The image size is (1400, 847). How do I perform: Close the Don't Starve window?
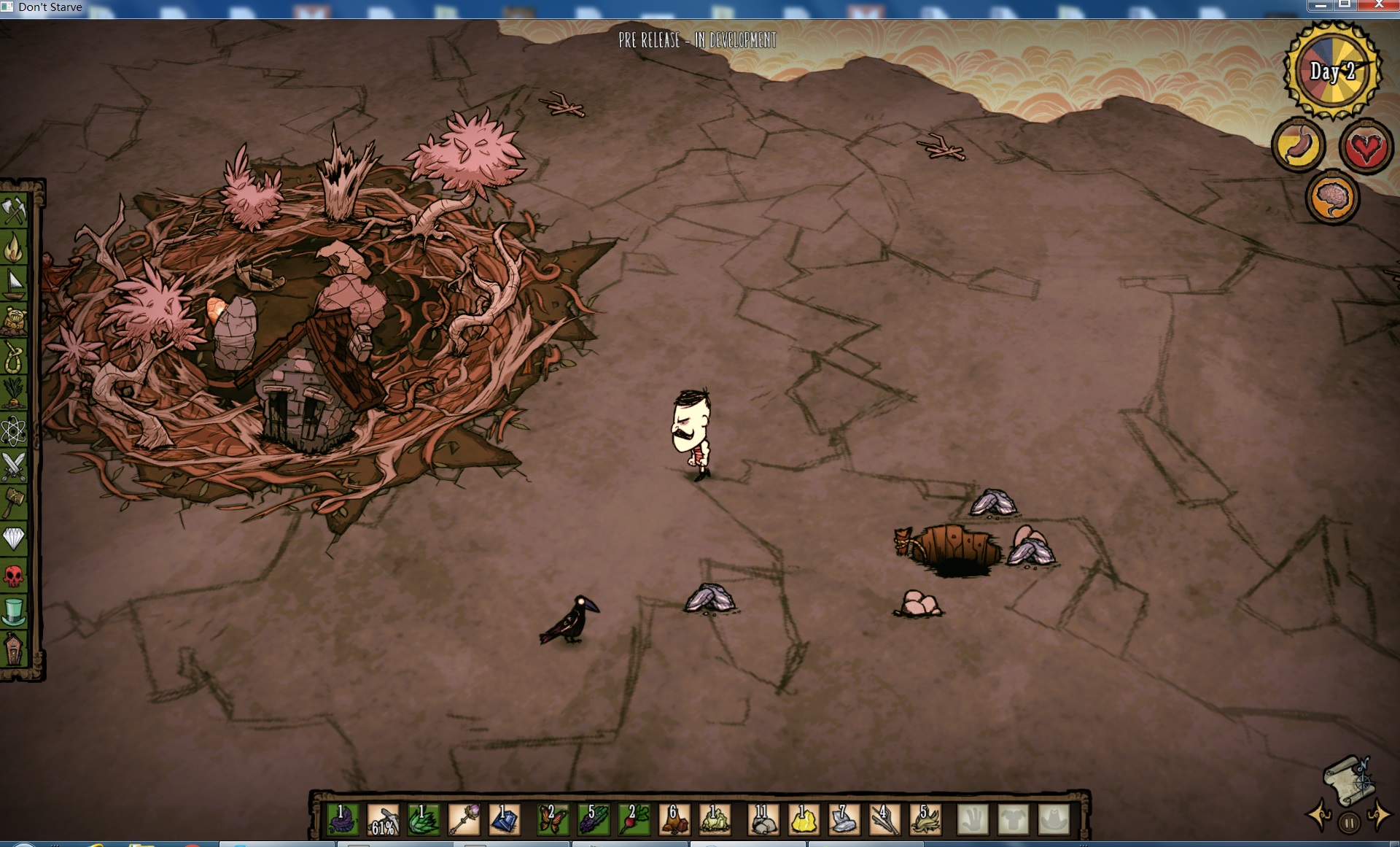[1378, 5]
